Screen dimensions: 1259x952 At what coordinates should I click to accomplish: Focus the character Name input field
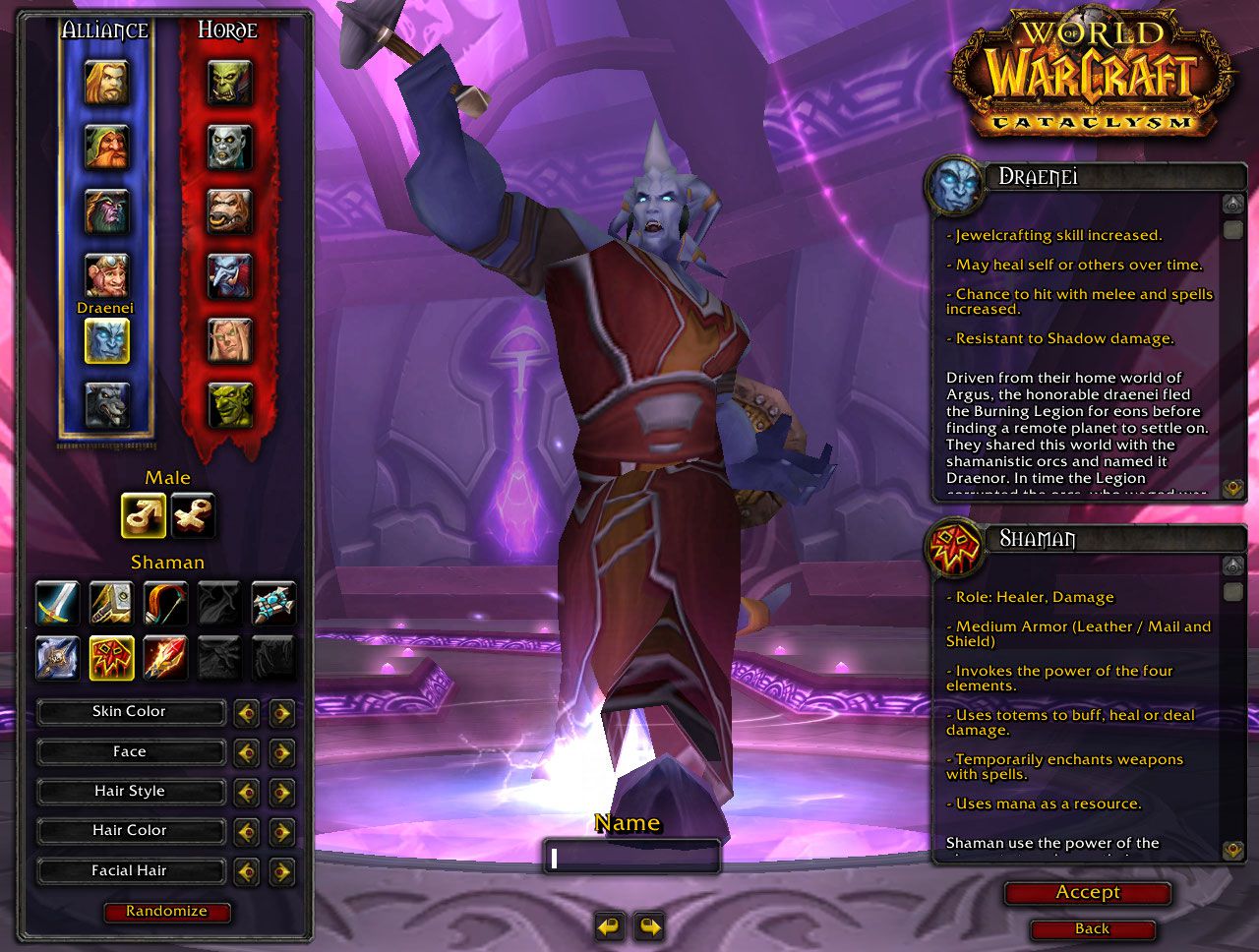click(x=631, y=858)
